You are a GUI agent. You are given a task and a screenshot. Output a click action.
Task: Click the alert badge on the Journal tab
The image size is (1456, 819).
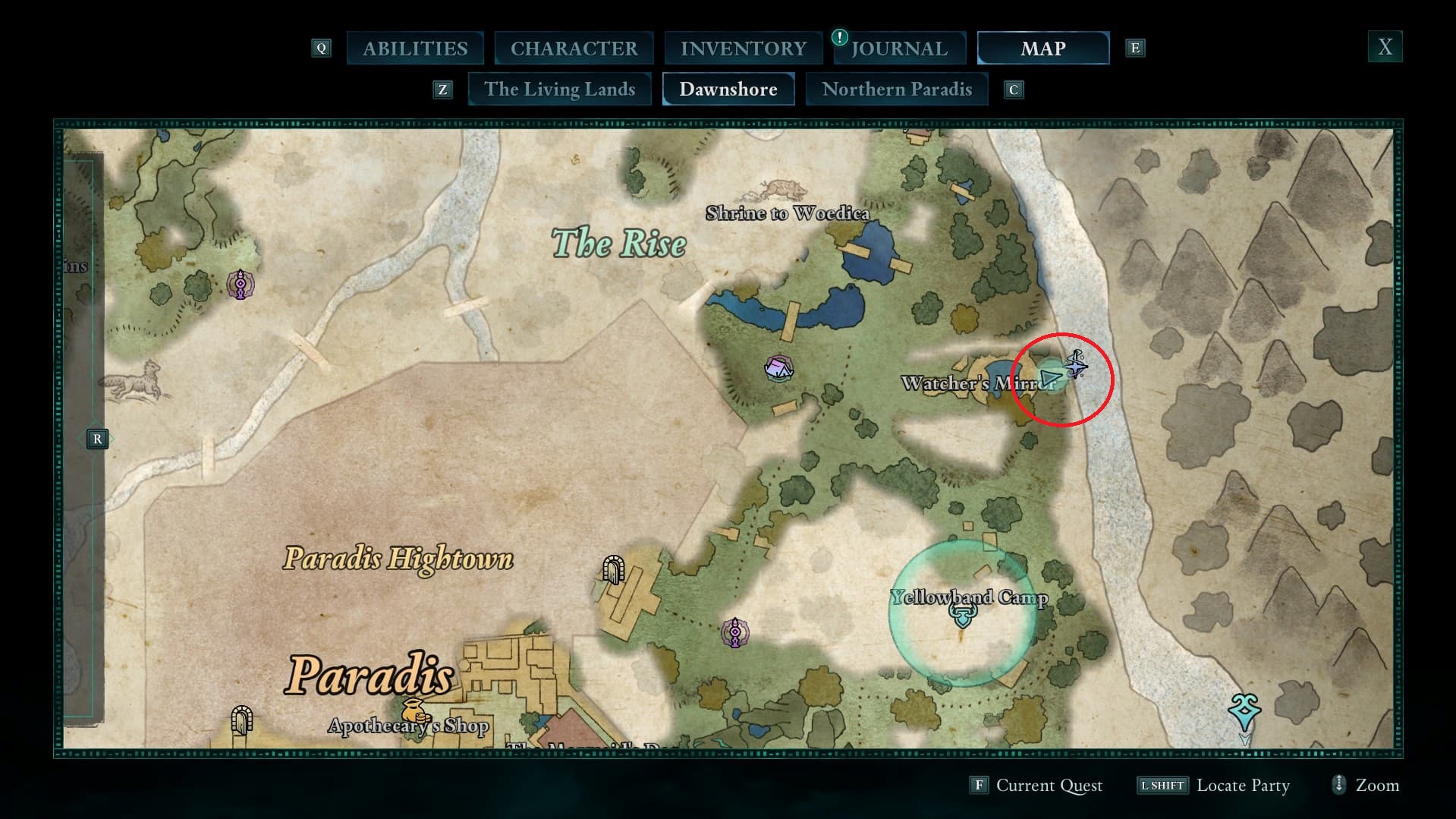click(x=841, y=36)
